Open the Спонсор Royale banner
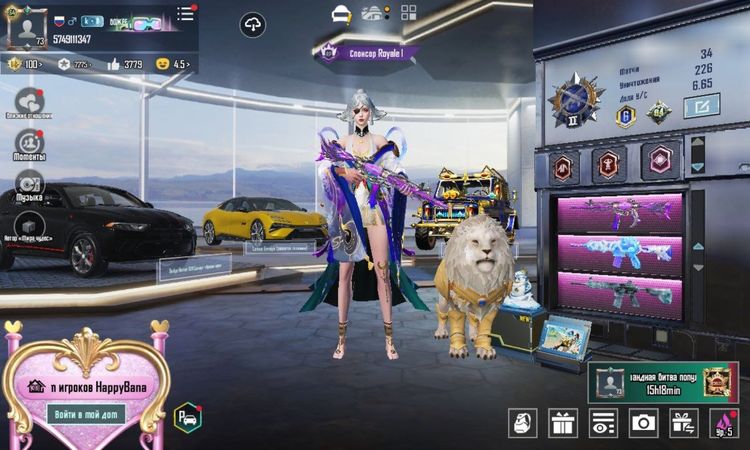The image size is (750, 450). pos(373,55)
